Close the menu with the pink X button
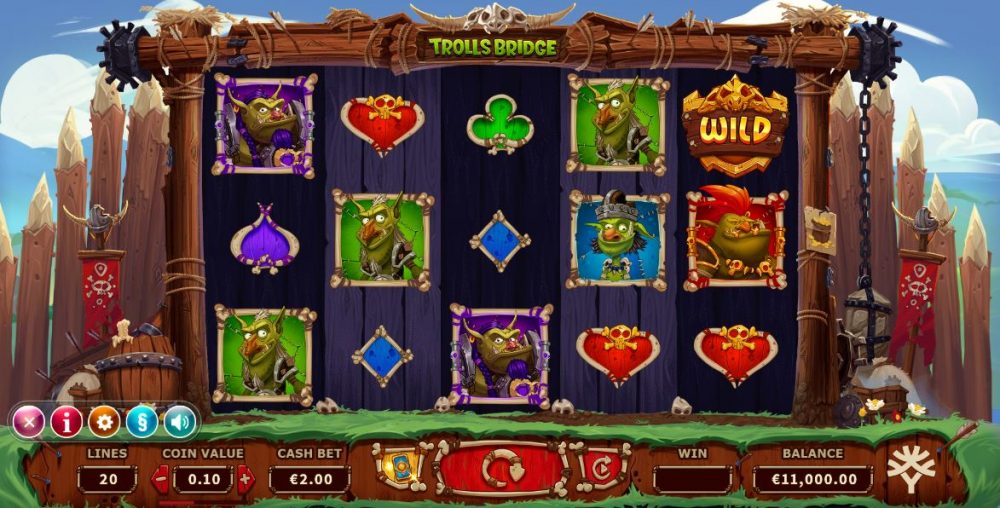Viewport: 1000px width, 508px height. tap(29, 422)
